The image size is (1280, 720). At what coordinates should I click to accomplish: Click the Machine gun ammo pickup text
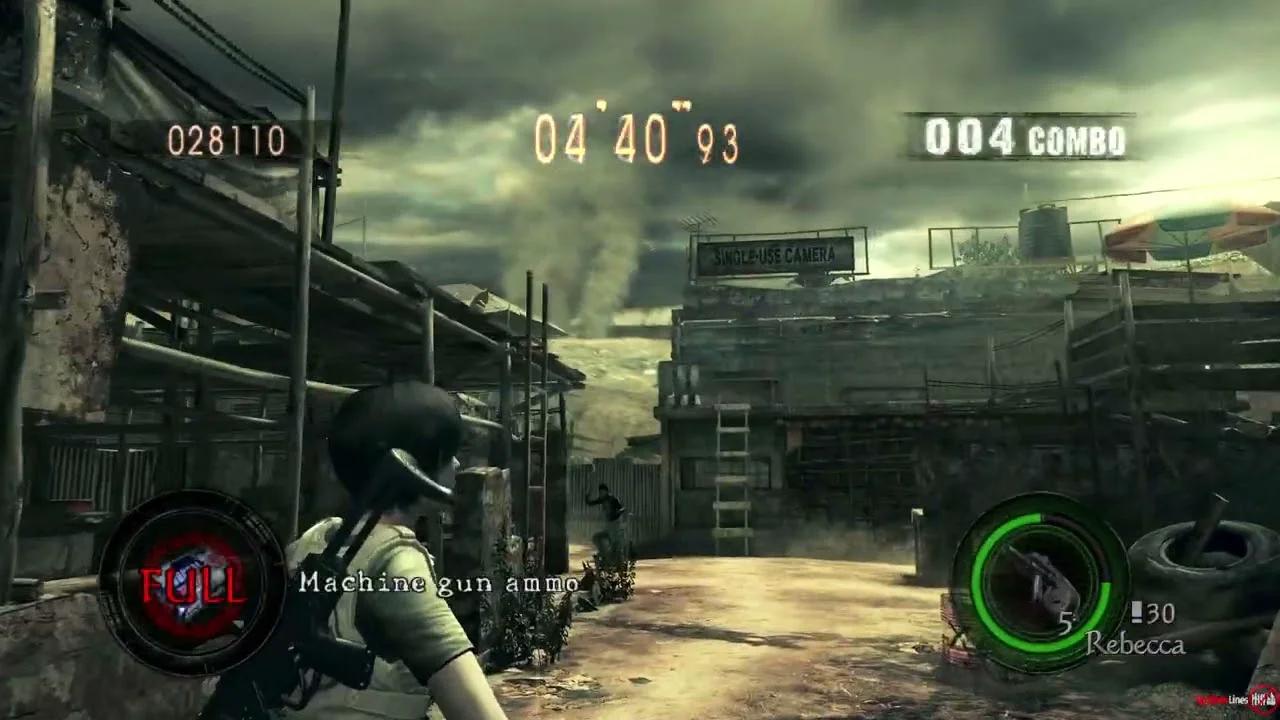click(440, 584)
